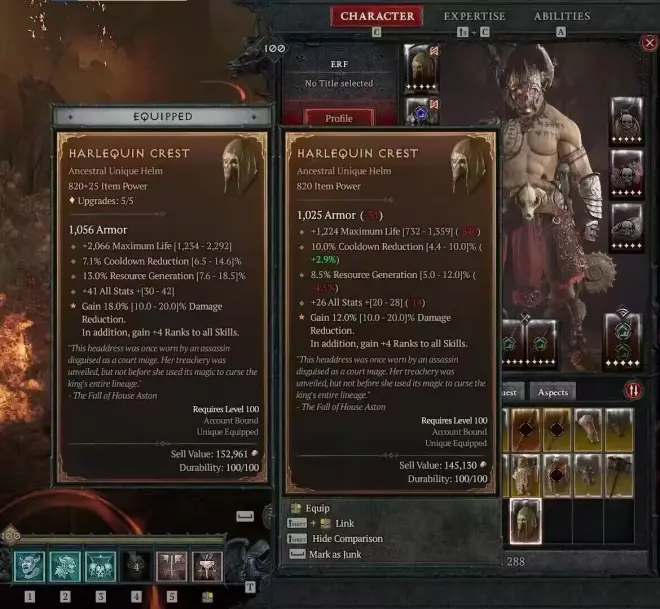Screen dimensions: 660x609
Task: Close the character panel with the red X
Action: (650, 43)
